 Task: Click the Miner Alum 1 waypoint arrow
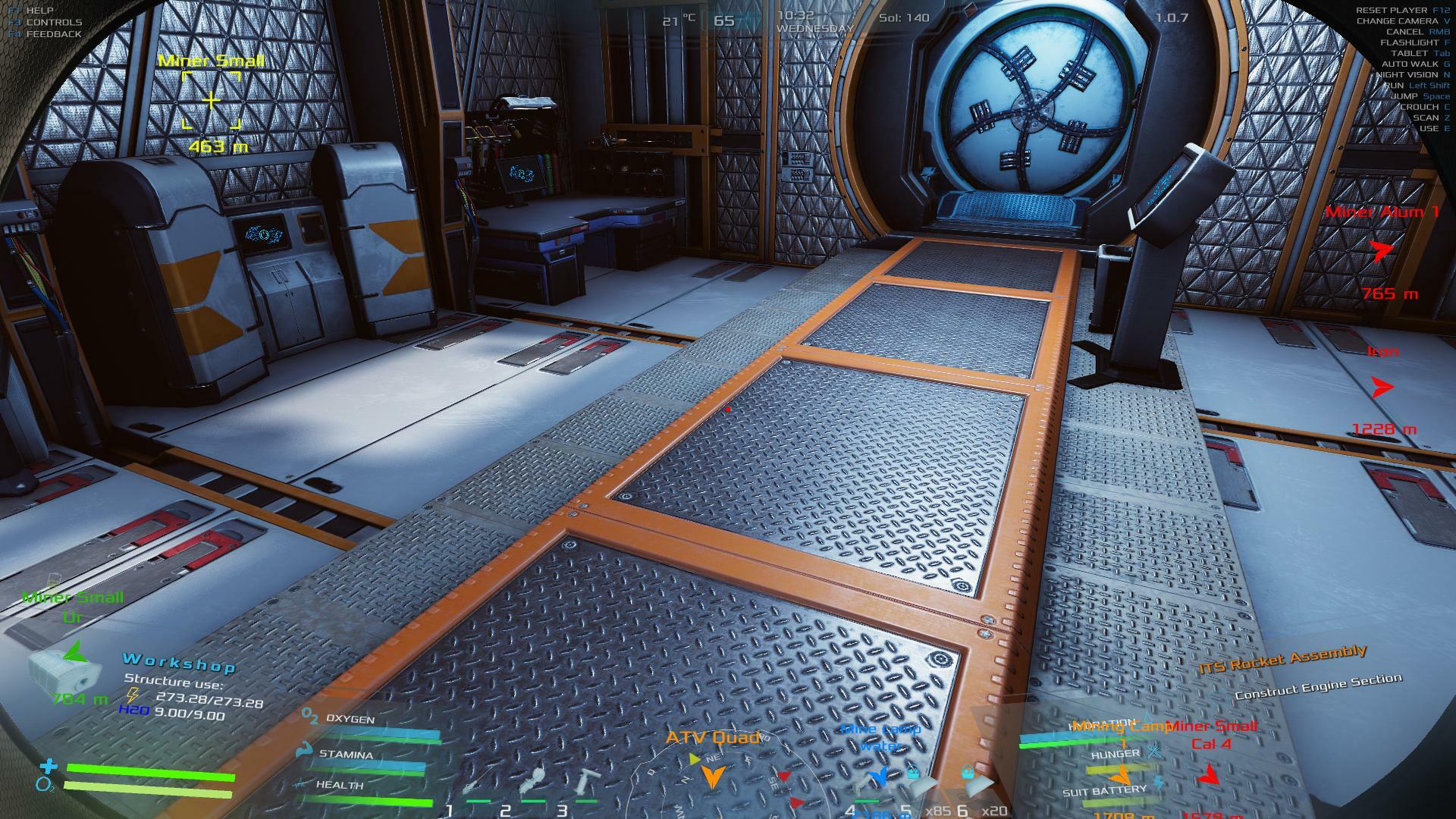point(1382,251)
